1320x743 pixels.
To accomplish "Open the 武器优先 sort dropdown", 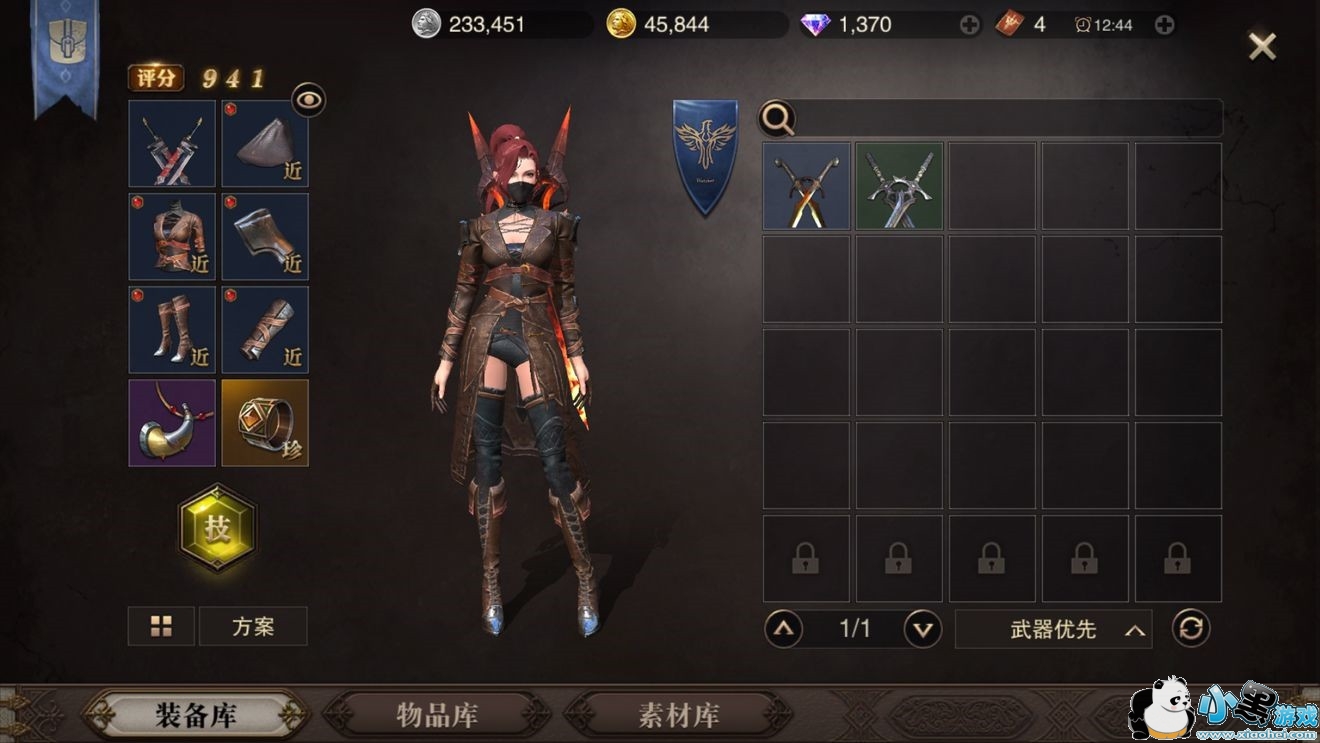I will [x=1053, y=629].
